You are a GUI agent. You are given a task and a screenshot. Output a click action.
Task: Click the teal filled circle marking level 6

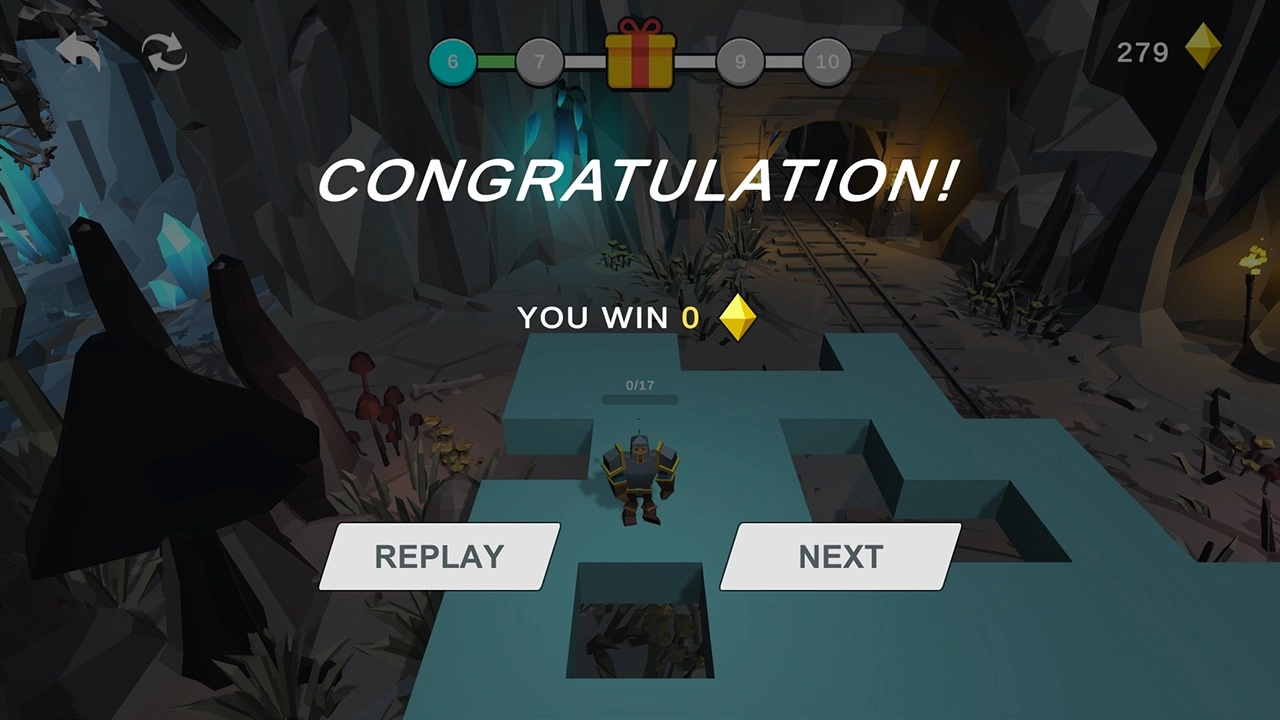click(x=452, y=61)
